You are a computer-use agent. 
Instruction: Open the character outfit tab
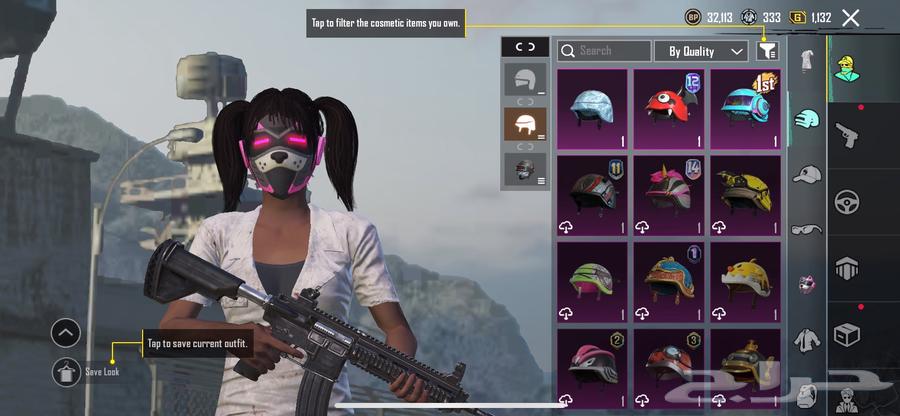(848, 68)
